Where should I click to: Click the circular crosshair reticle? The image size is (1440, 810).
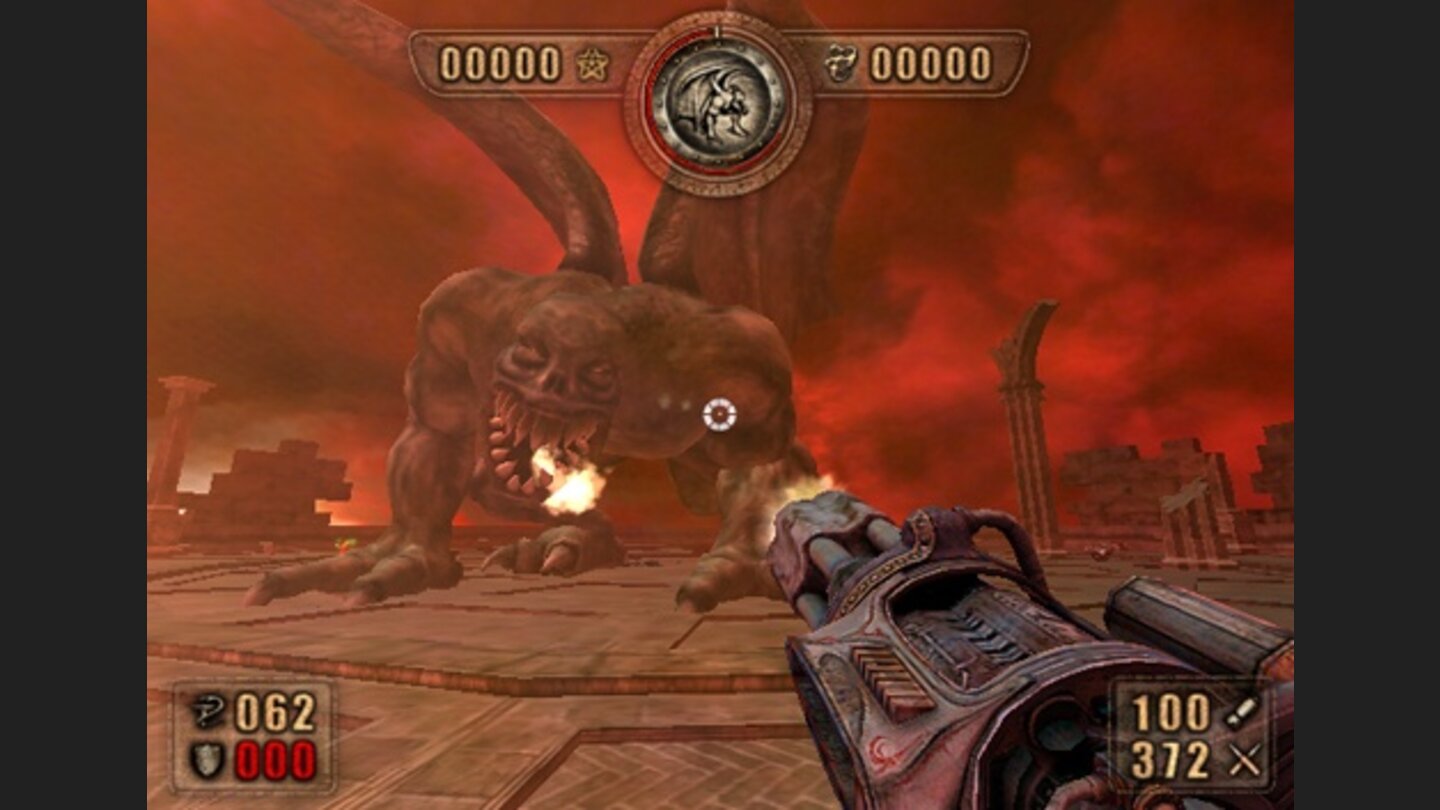[x=718, y=416]
